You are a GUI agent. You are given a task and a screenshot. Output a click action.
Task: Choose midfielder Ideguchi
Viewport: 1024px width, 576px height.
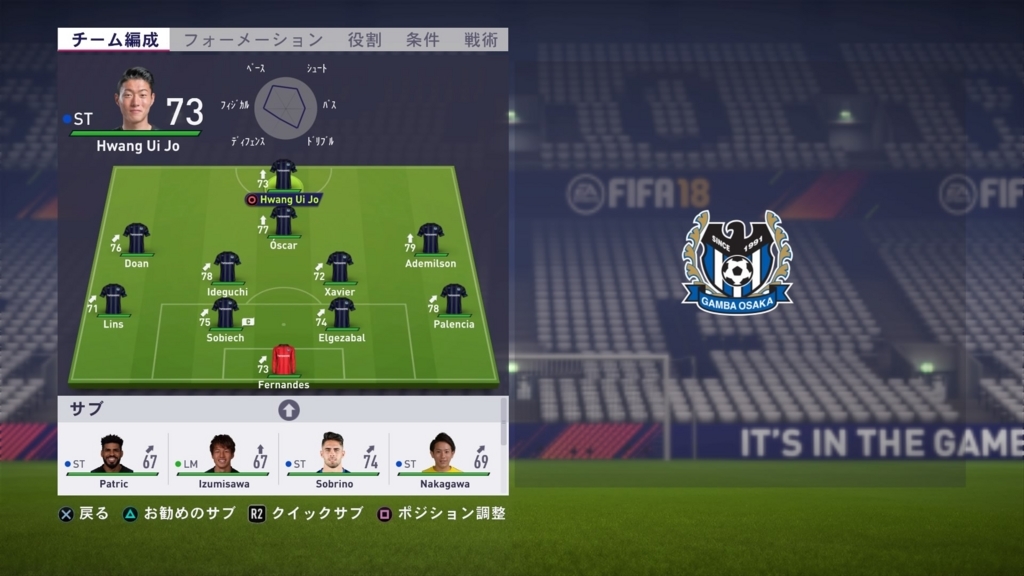227,268
